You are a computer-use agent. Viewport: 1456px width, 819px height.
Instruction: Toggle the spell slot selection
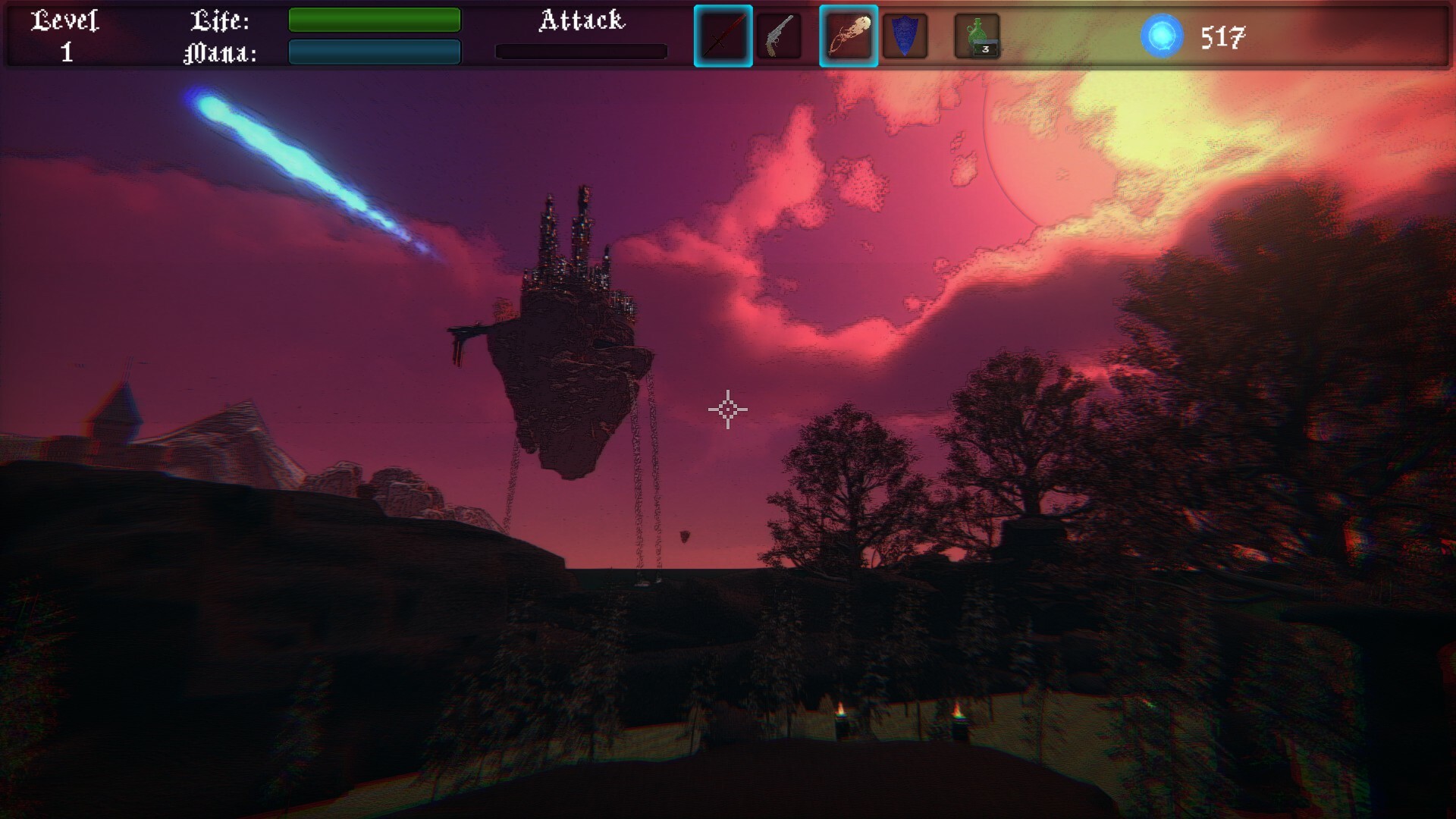848,34
